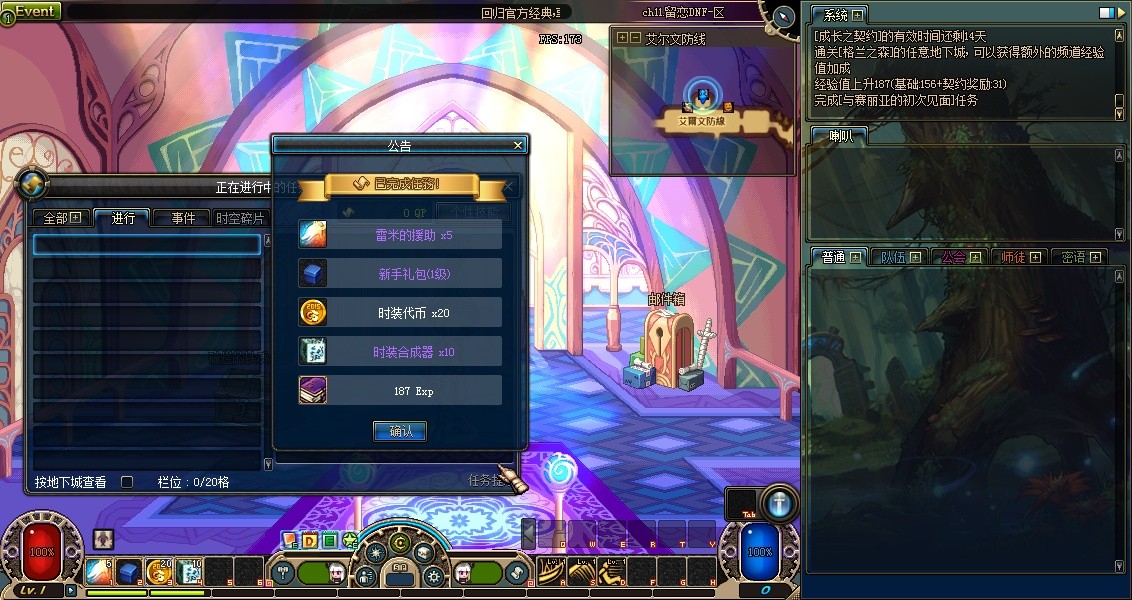Screen dimensions: 1132x600
Task: Close the 公告 announcement window
Action: (518, 145)
